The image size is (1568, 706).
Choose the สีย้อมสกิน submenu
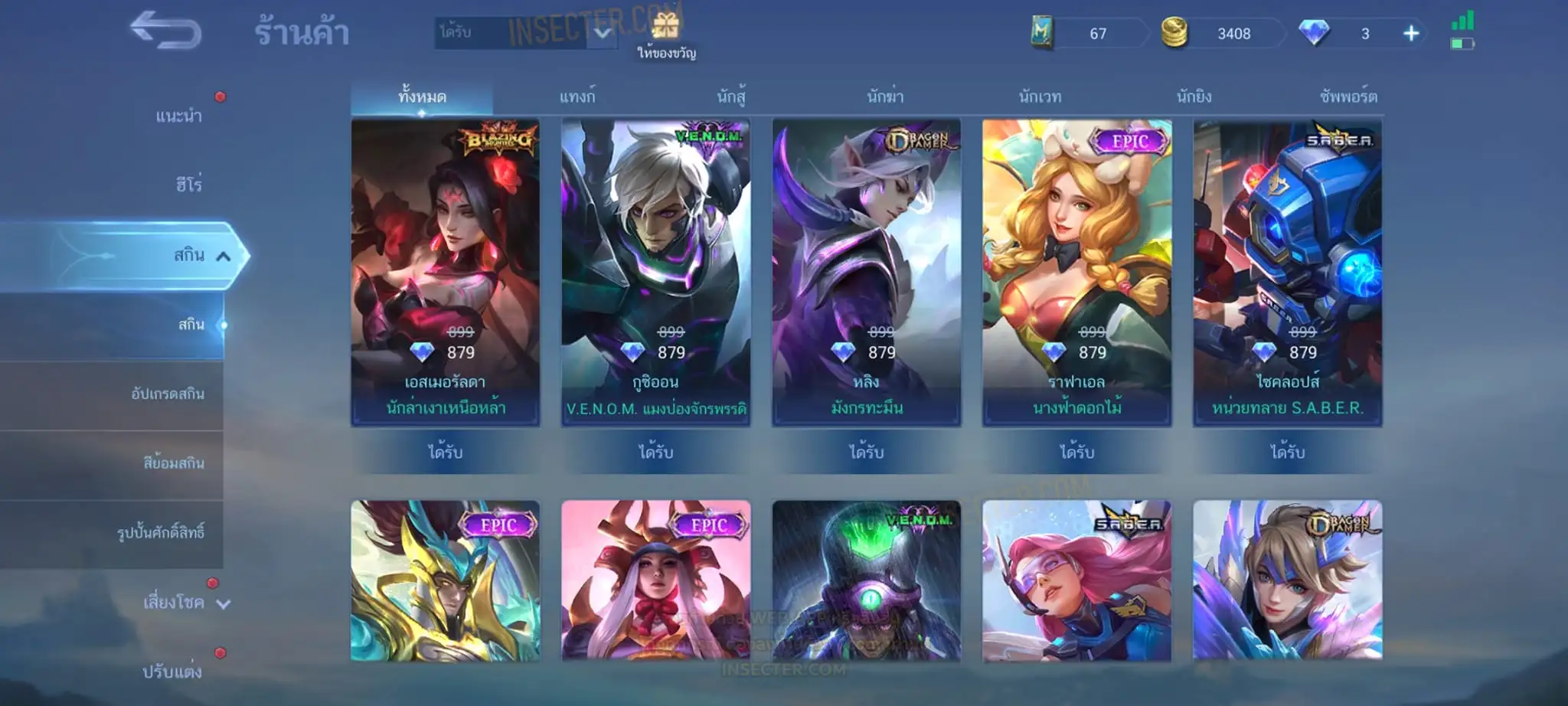click(x=173, y=463)
